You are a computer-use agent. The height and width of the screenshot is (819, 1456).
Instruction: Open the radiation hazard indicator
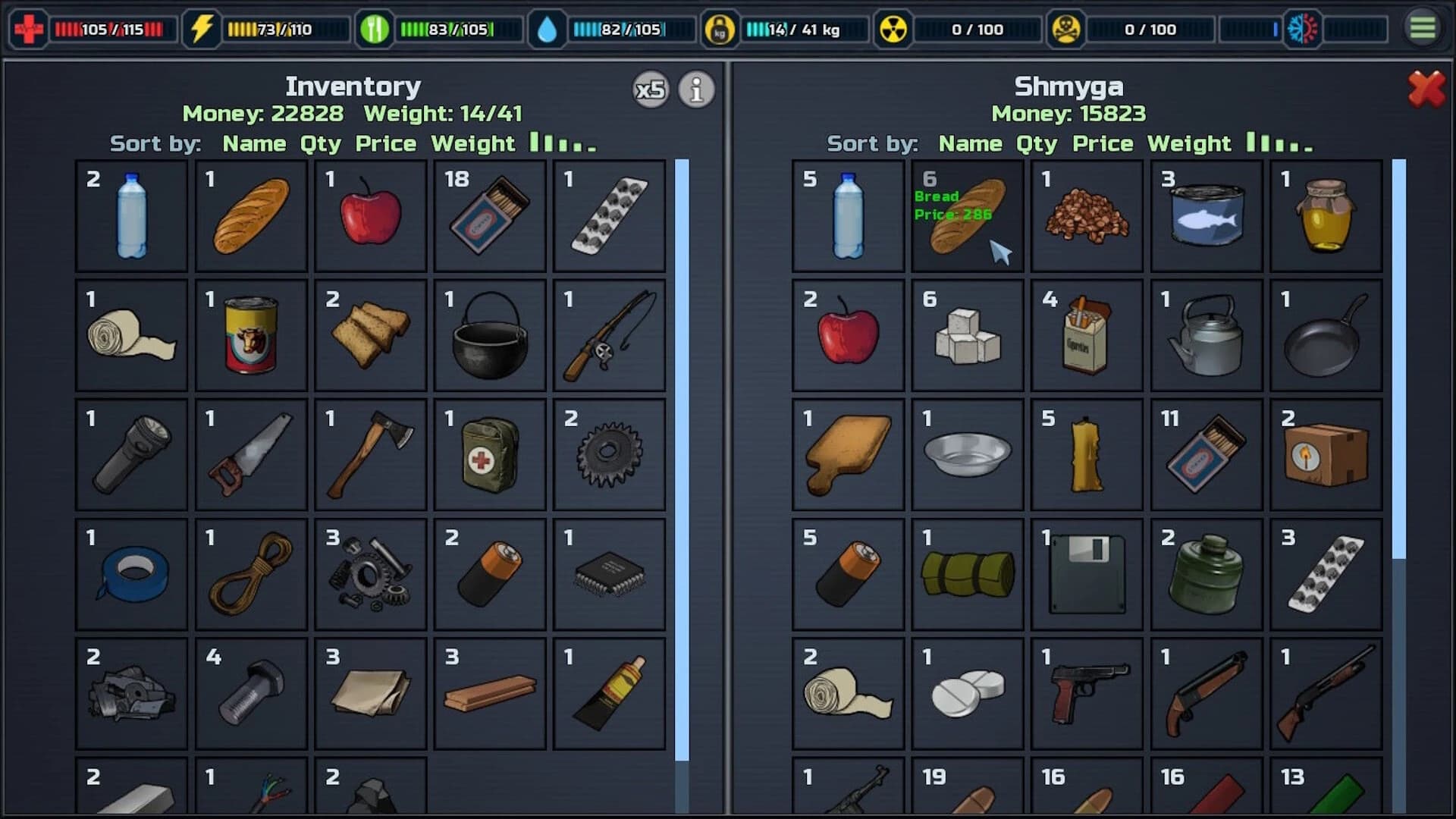(893, 29)
